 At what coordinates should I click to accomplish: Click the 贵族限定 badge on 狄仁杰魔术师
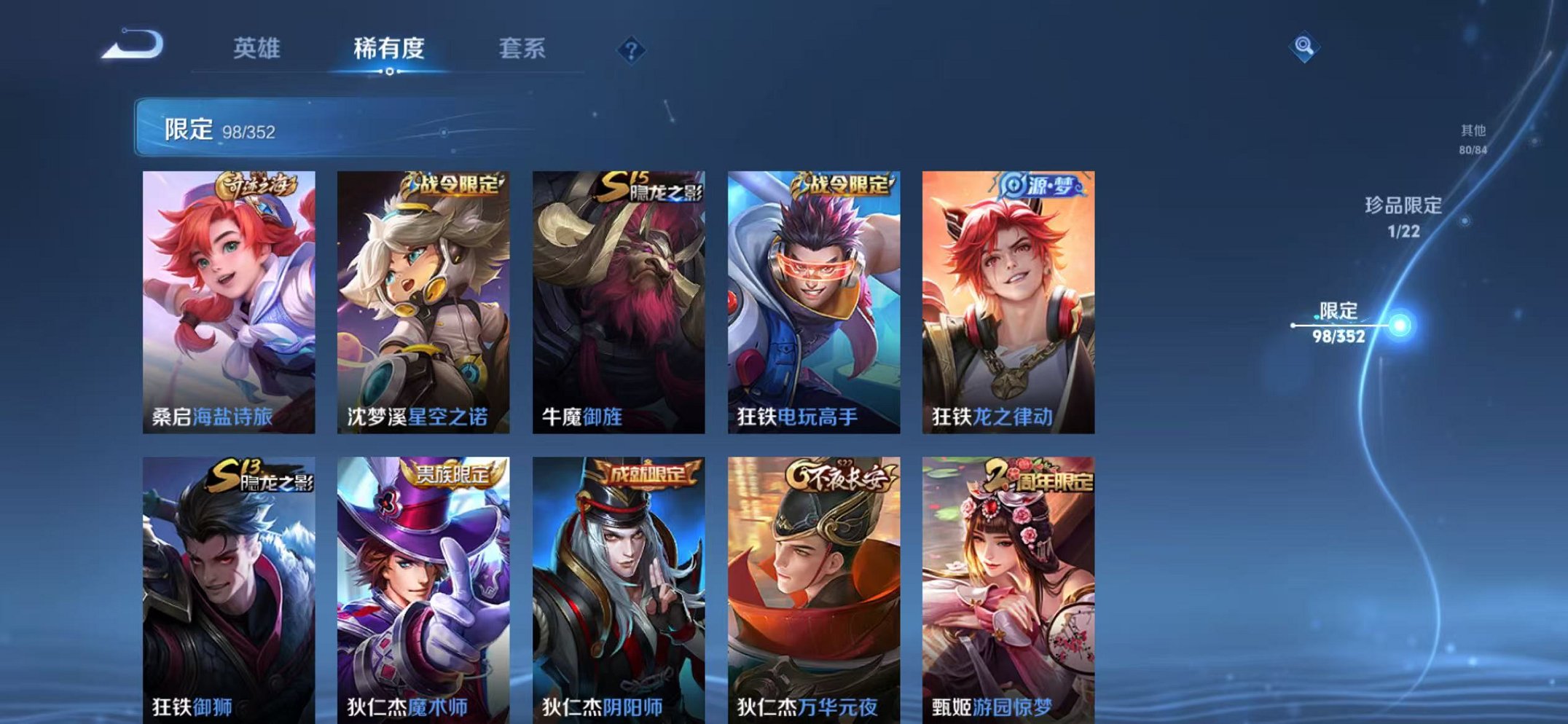(452, 474)
